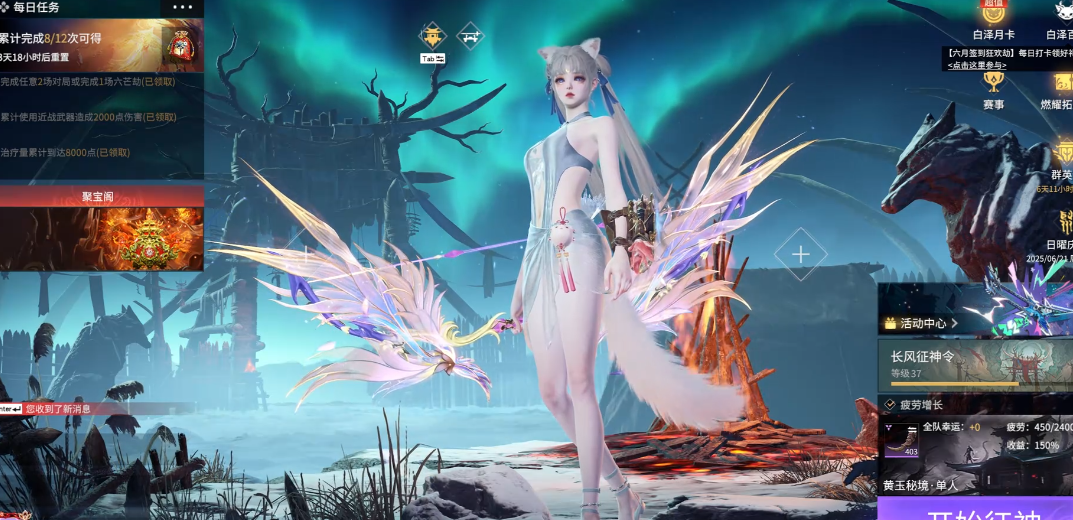Open the 赛事 tournament trophy icon
This screenshot has width=1073, height=520.
coord(993,88)
